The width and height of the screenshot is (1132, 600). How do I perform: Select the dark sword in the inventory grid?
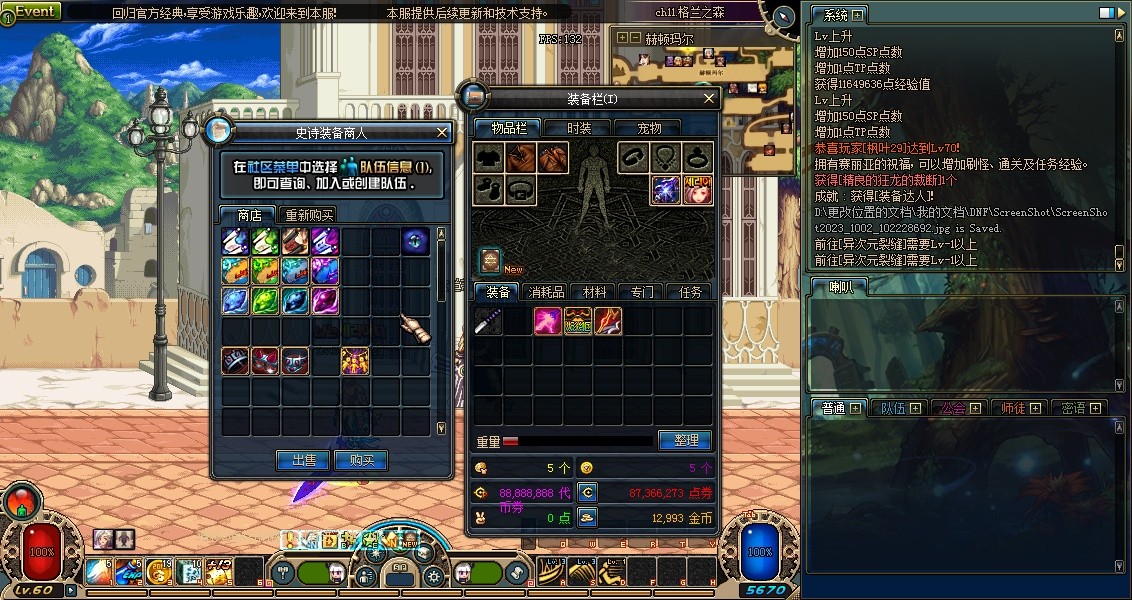click(x=488, y=321)
